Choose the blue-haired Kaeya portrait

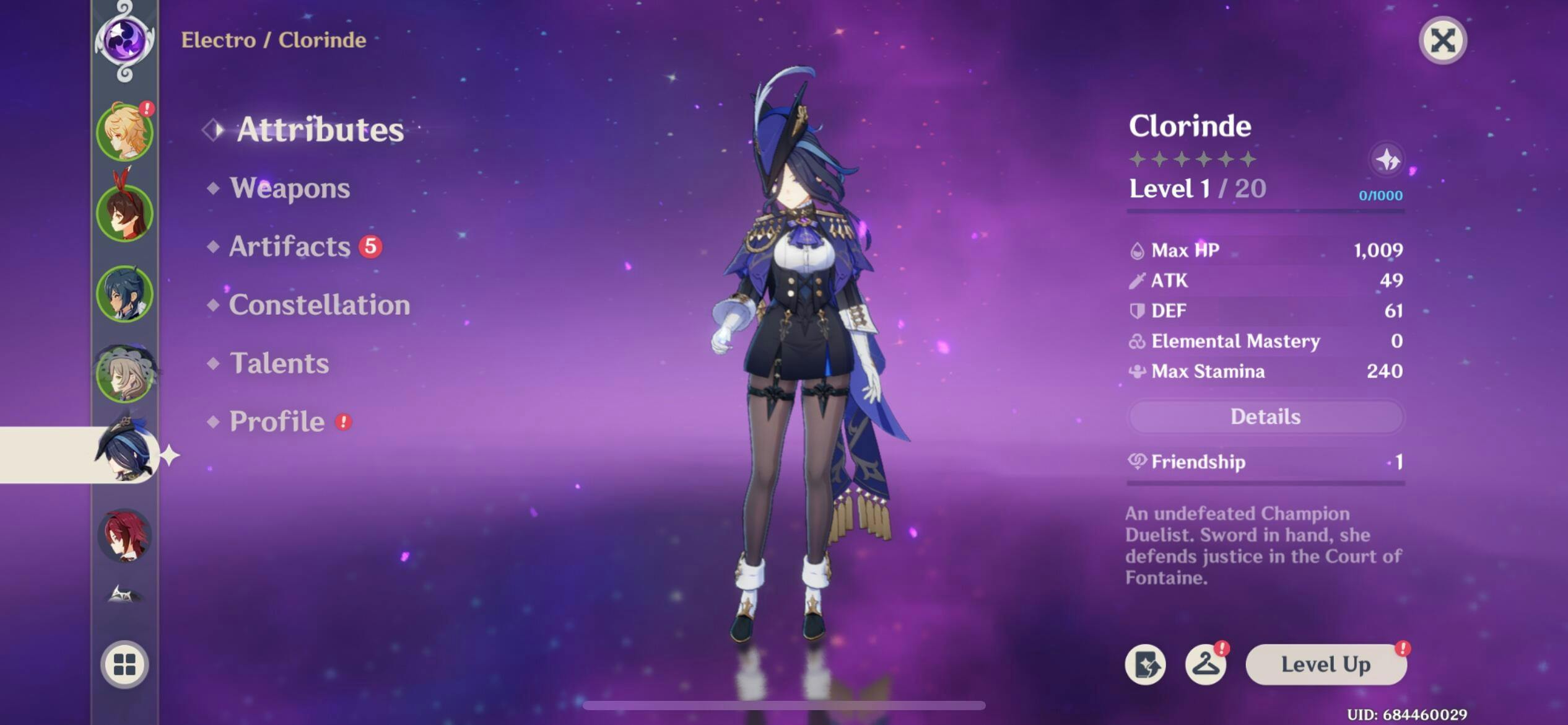[124, 294]
